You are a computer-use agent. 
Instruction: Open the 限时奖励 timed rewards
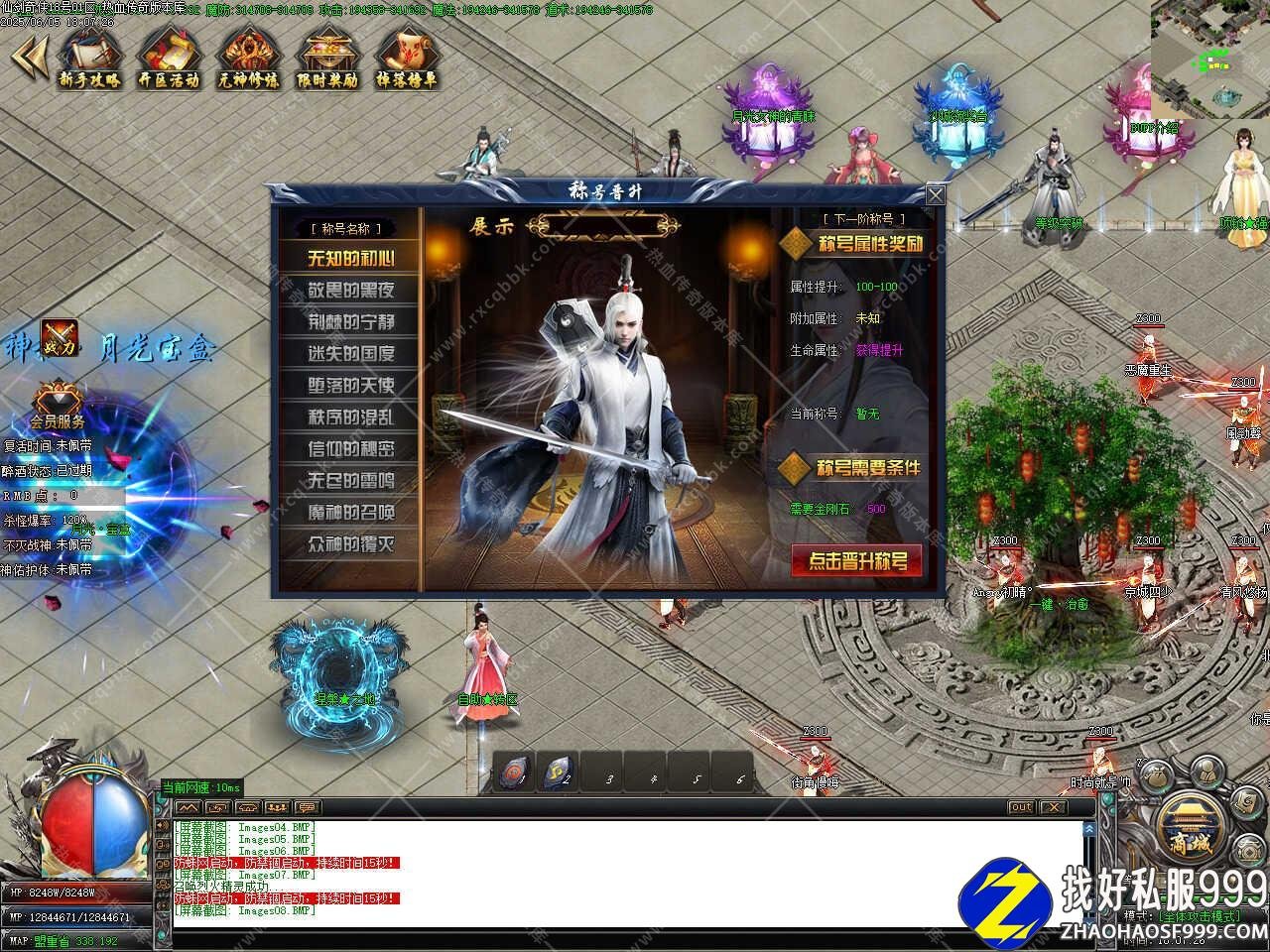pos(327,59)
